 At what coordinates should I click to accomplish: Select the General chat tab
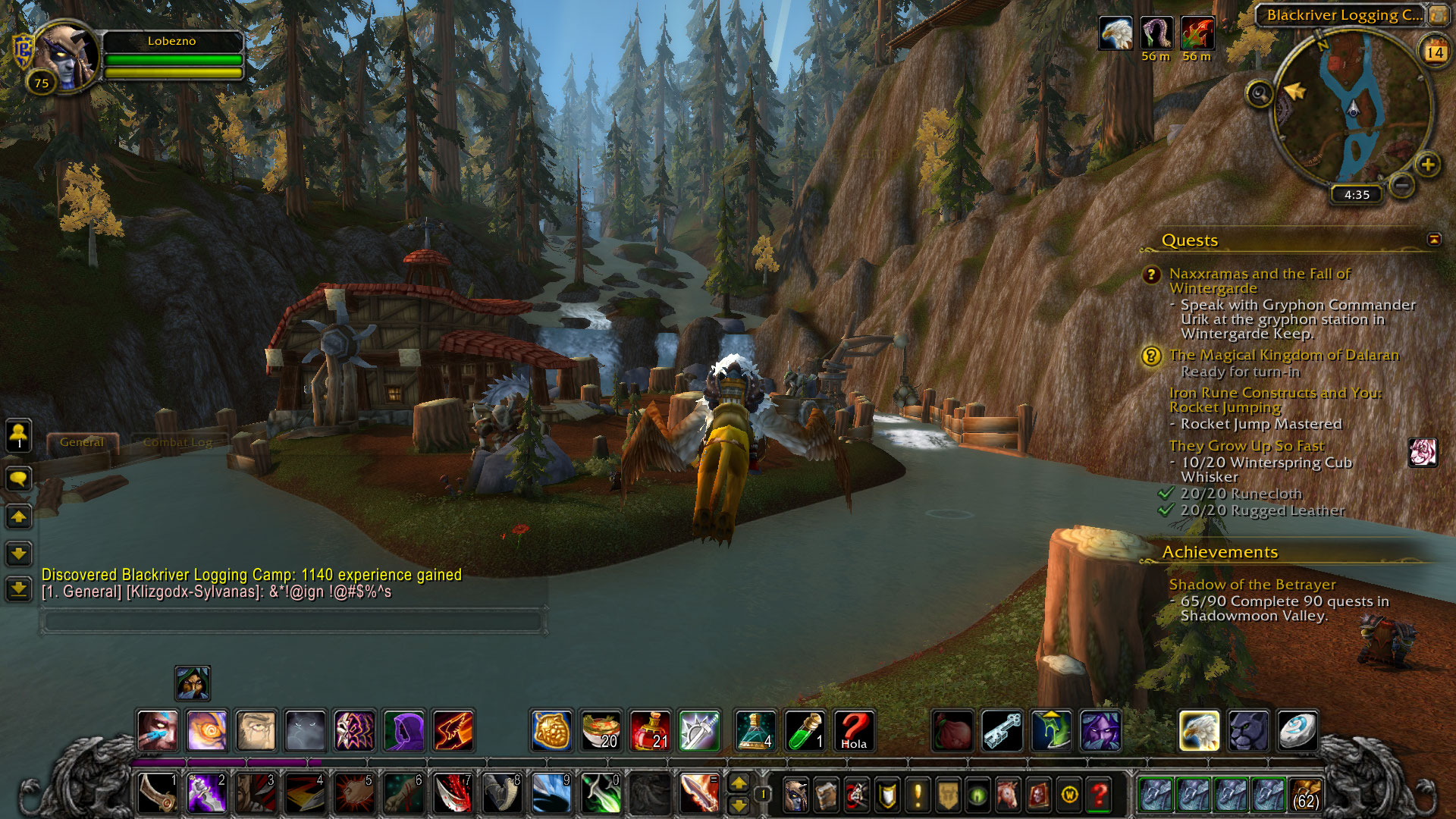click(x=81, y=442)
